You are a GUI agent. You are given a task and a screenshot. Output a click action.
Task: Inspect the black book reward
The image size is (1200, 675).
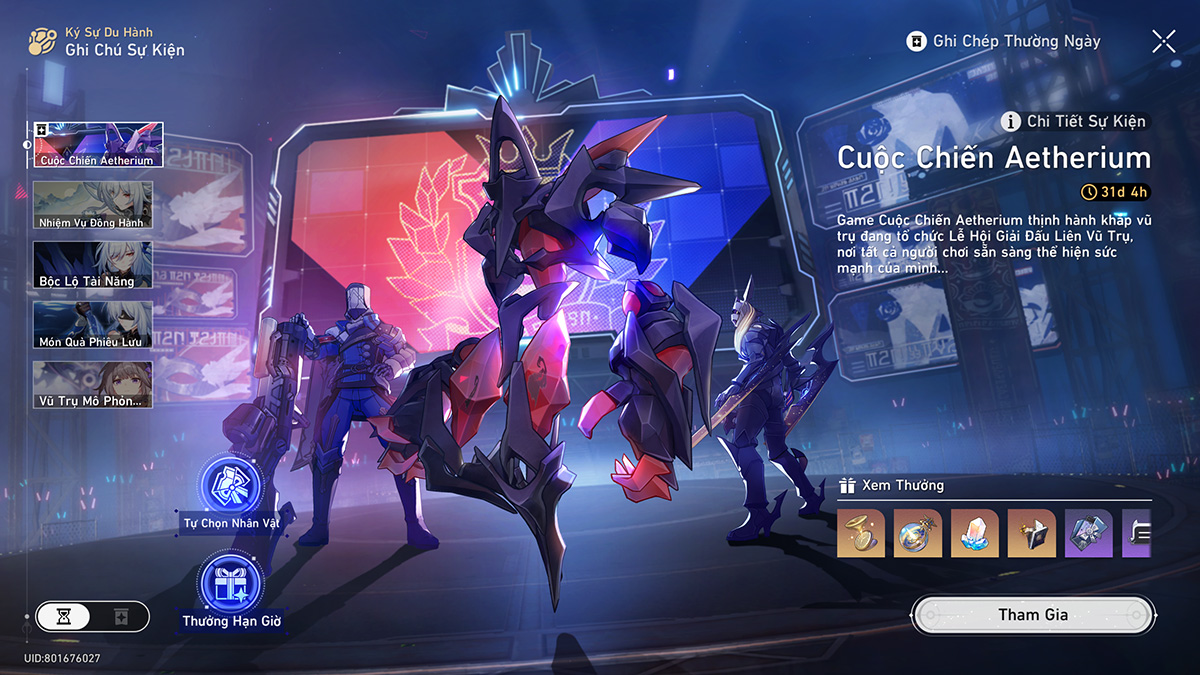(1032, 533)
